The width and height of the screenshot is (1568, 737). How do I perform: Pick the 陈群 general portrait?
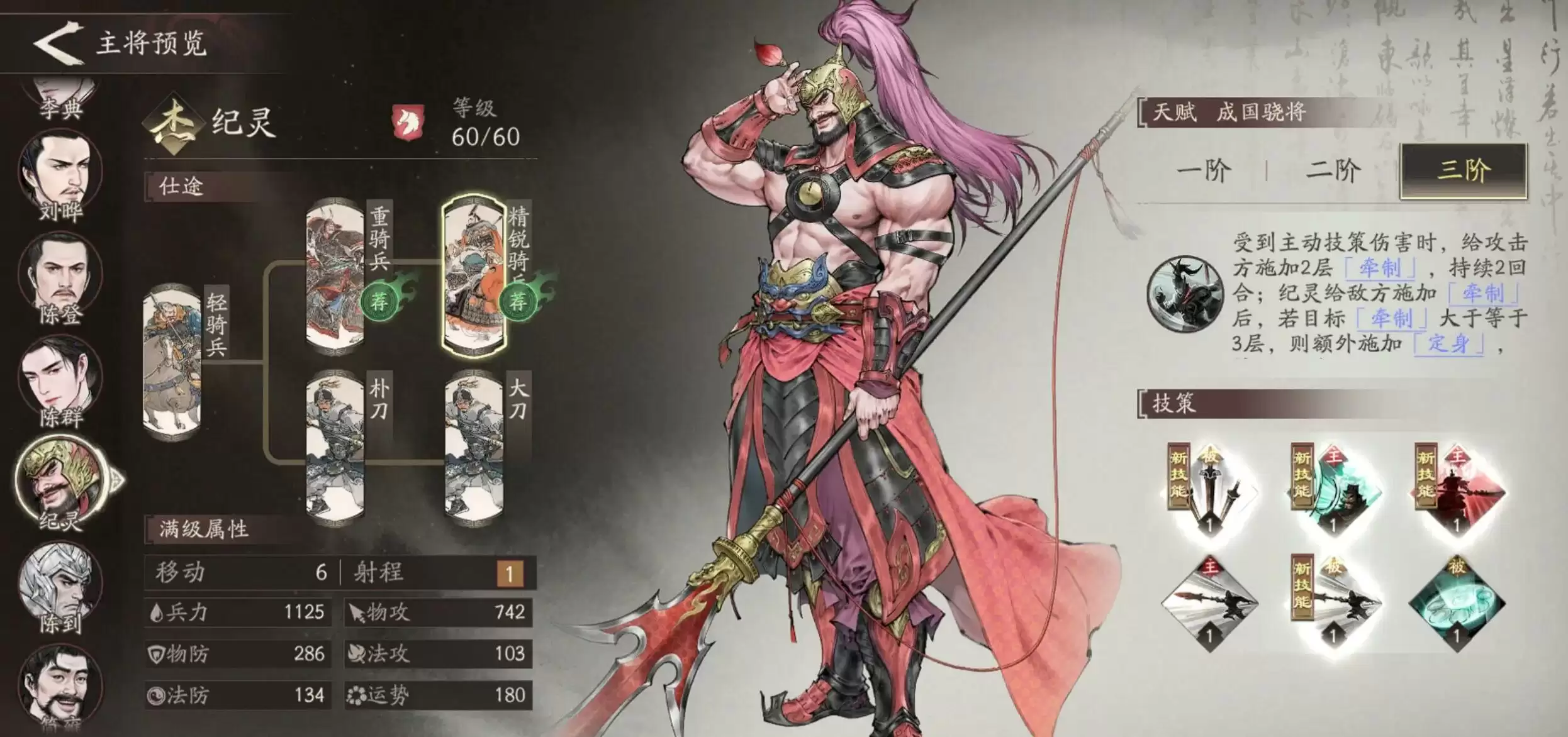click(60, 380)
